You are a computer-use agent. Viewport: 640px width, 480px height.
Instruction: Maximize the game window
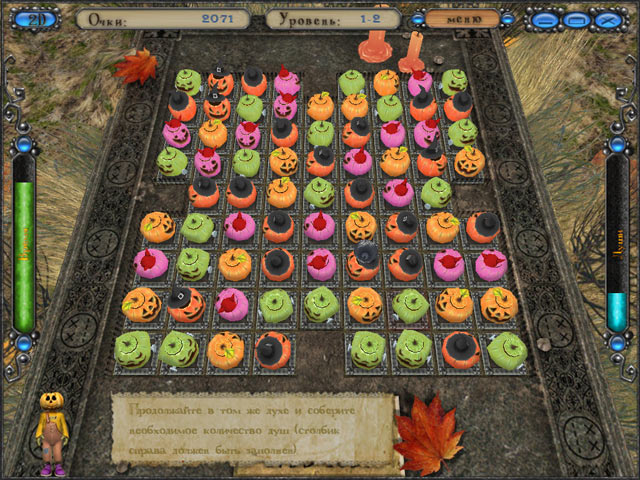575,18
